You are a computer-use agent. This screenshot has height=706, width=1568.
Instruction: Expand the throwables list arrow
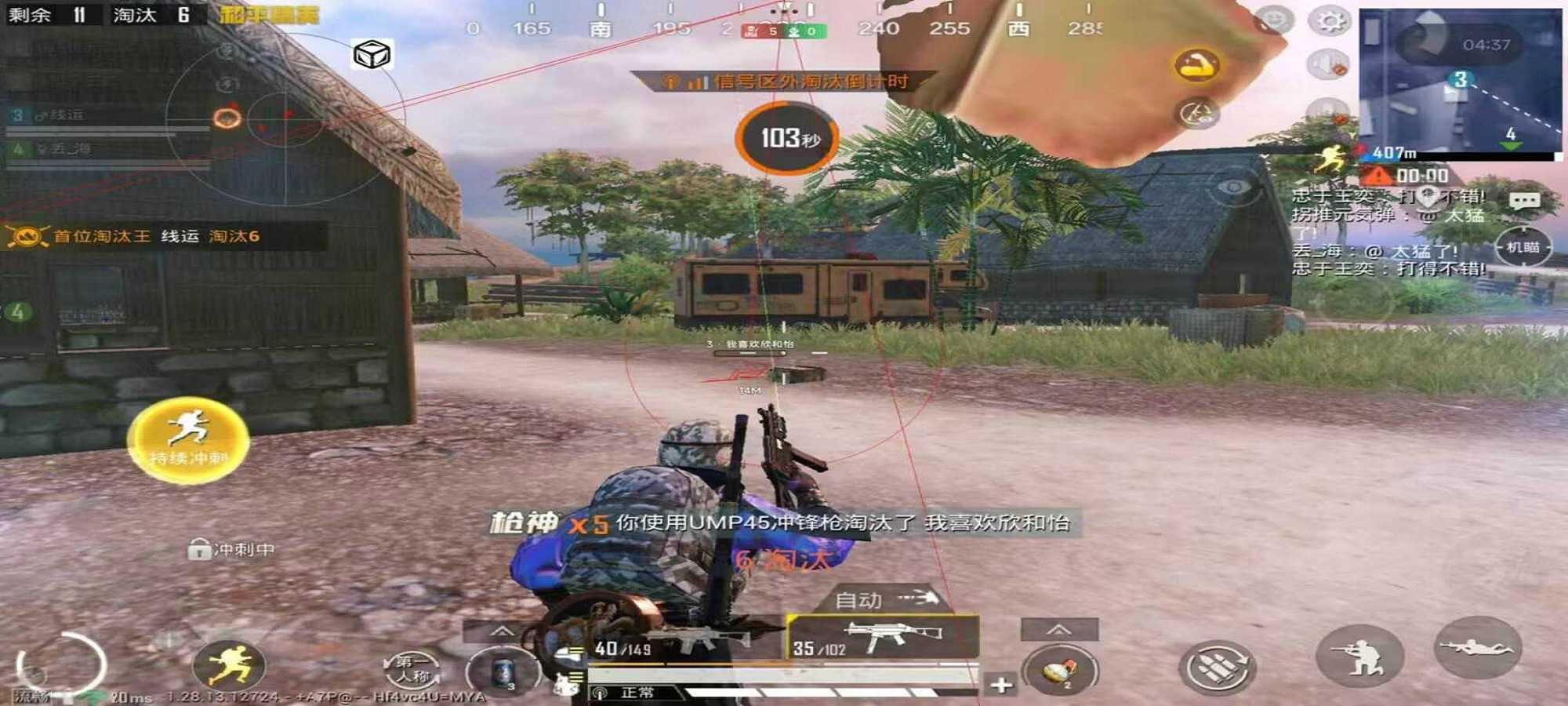pyautogui.click(x=1058, y=629)
